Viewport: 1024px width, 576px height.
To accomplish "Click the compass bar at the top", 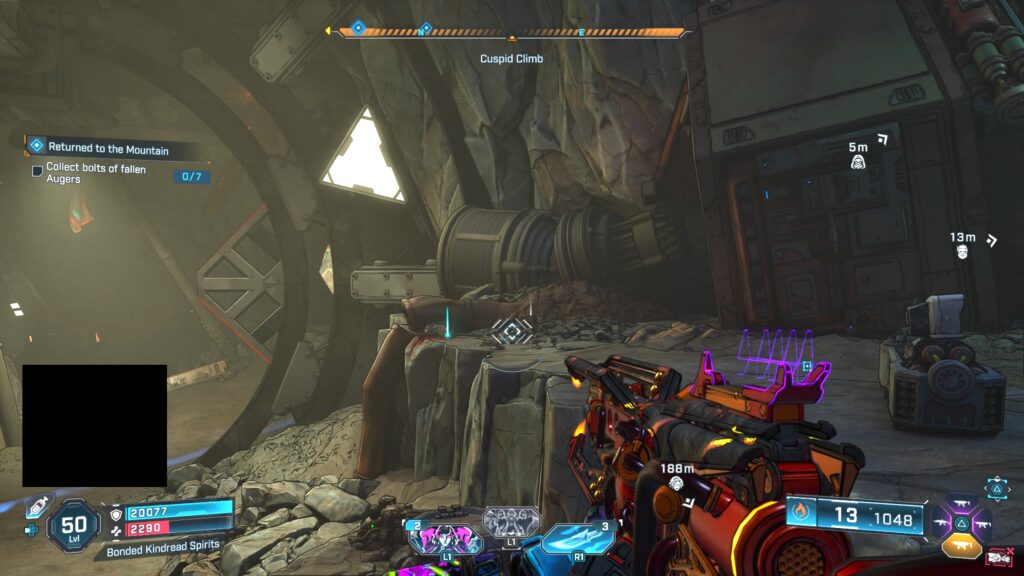I will 510,32.
